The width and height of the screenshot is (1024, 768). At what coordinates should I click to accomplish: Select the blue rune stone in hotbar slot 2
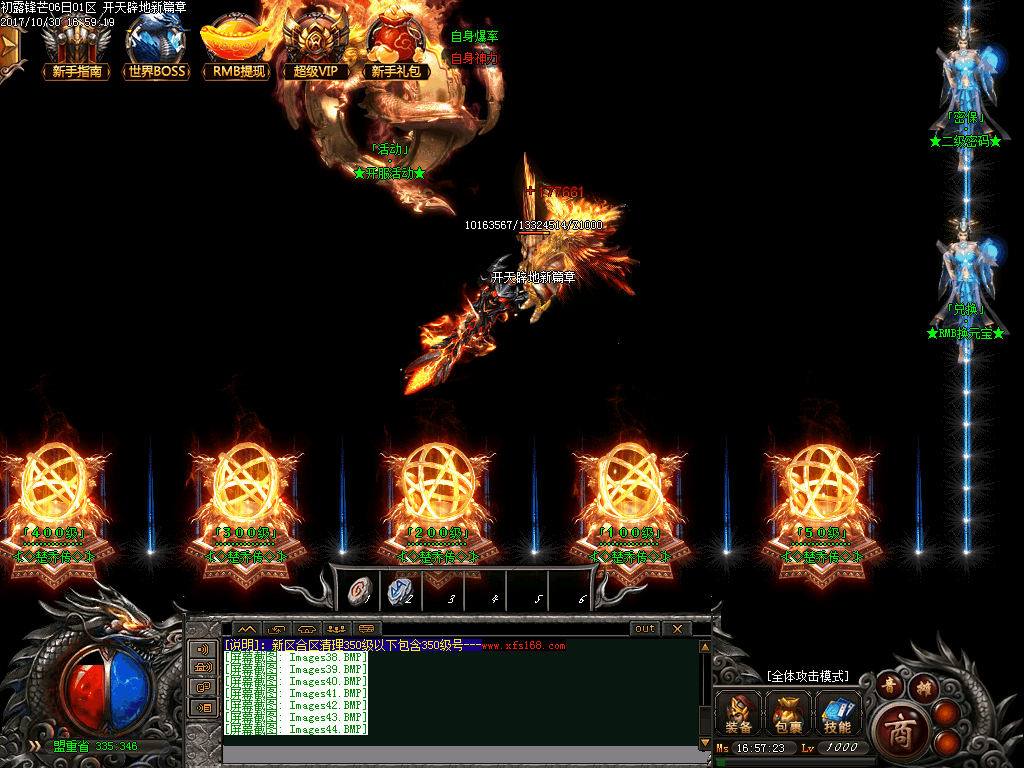[x=399, y=592]
